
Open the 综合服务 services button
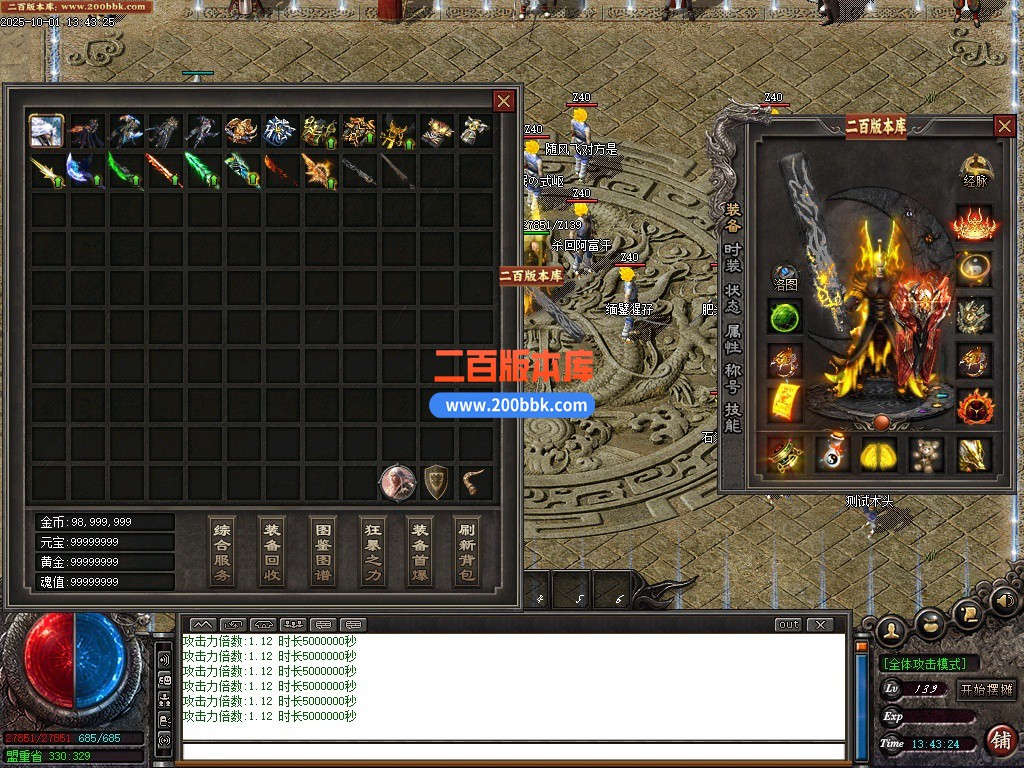pyautogui.click(x=222, y=551)
